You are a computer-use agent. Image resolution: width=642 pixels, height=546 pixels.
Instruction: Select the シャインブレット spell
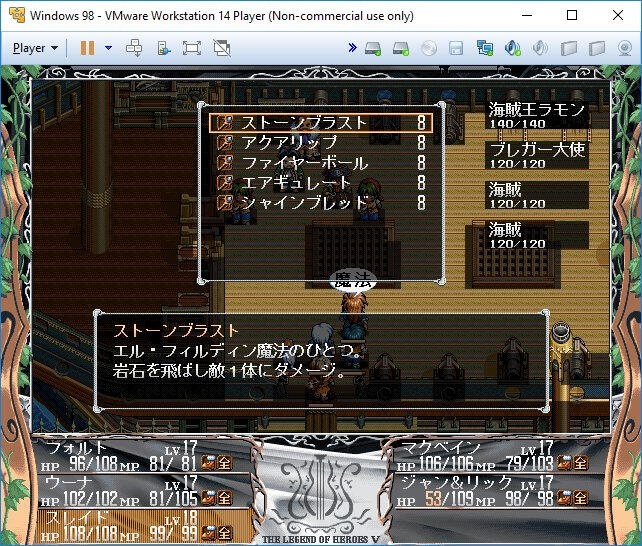[x=305, y=203]
